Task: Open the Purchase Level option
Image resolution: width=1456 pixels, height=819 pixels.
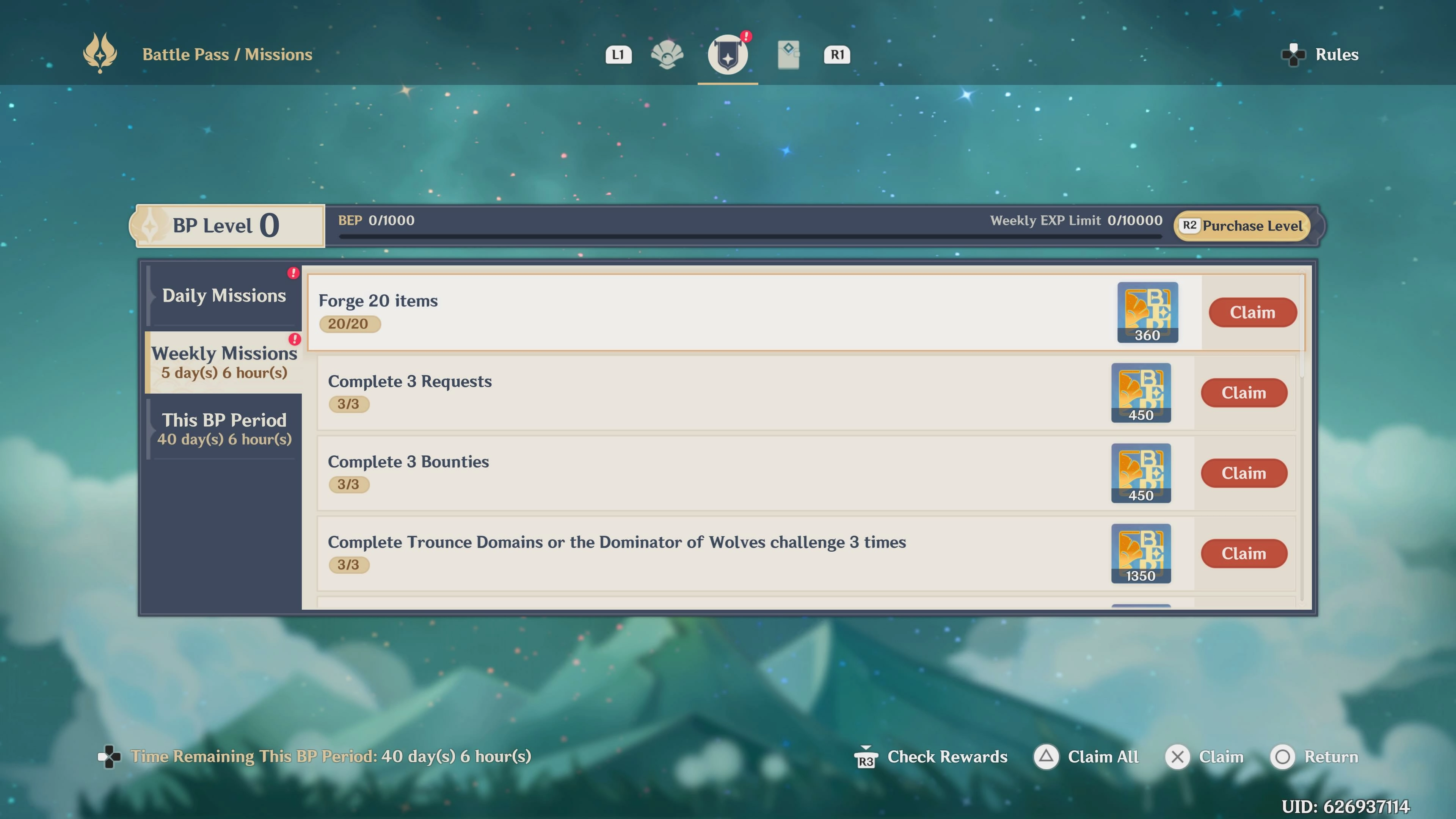Action: (1243, 226)
